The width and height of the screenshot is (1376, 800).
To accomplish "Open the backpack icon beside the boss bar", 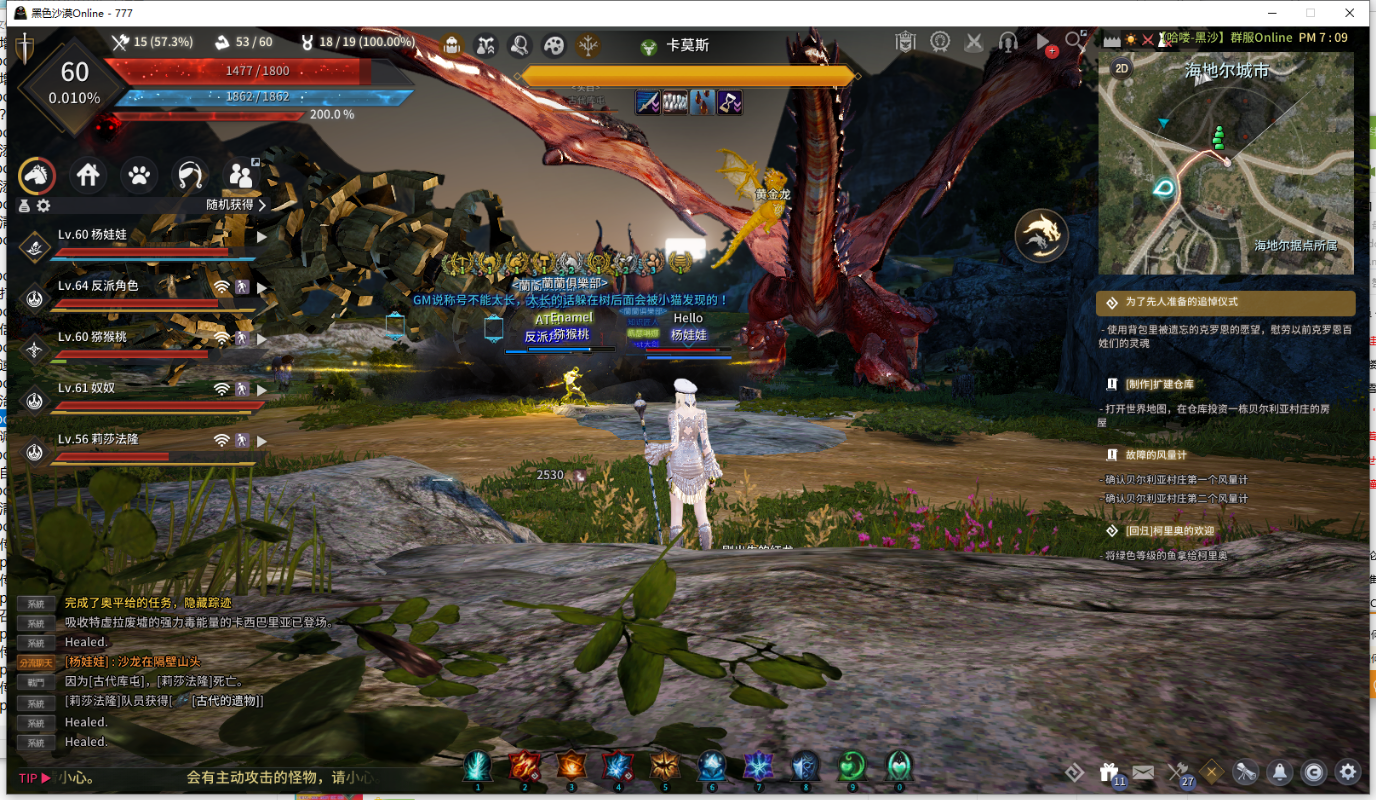I will [452, 45].
